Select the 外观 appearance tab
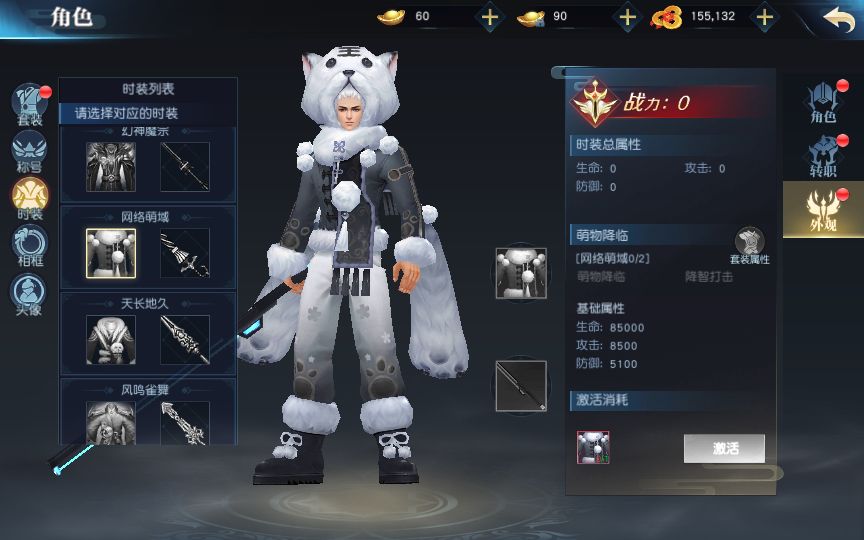The image size is (864, 540). [822, 209]
